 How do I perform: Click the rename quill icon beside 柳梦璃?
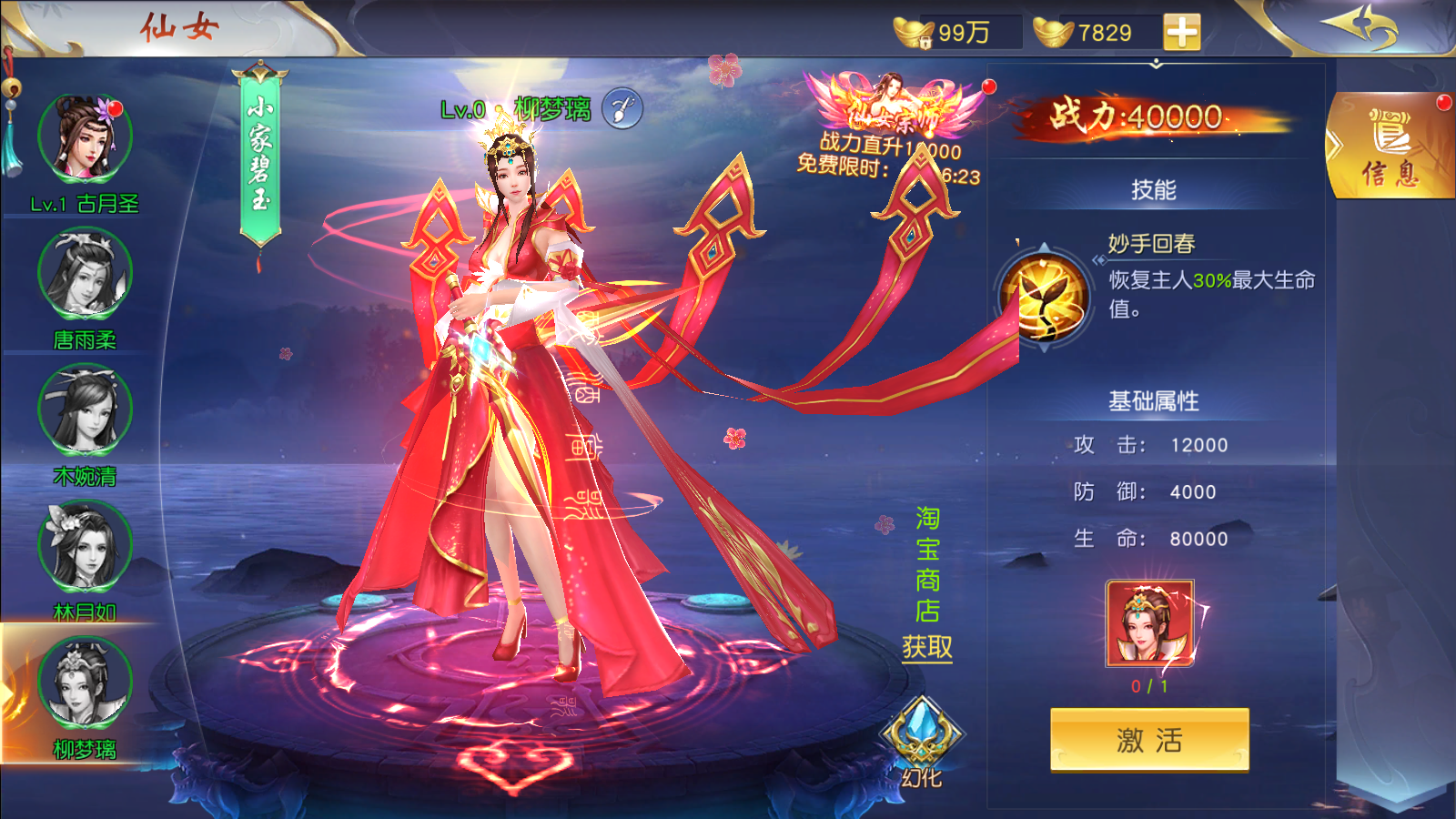click(622, 109)
